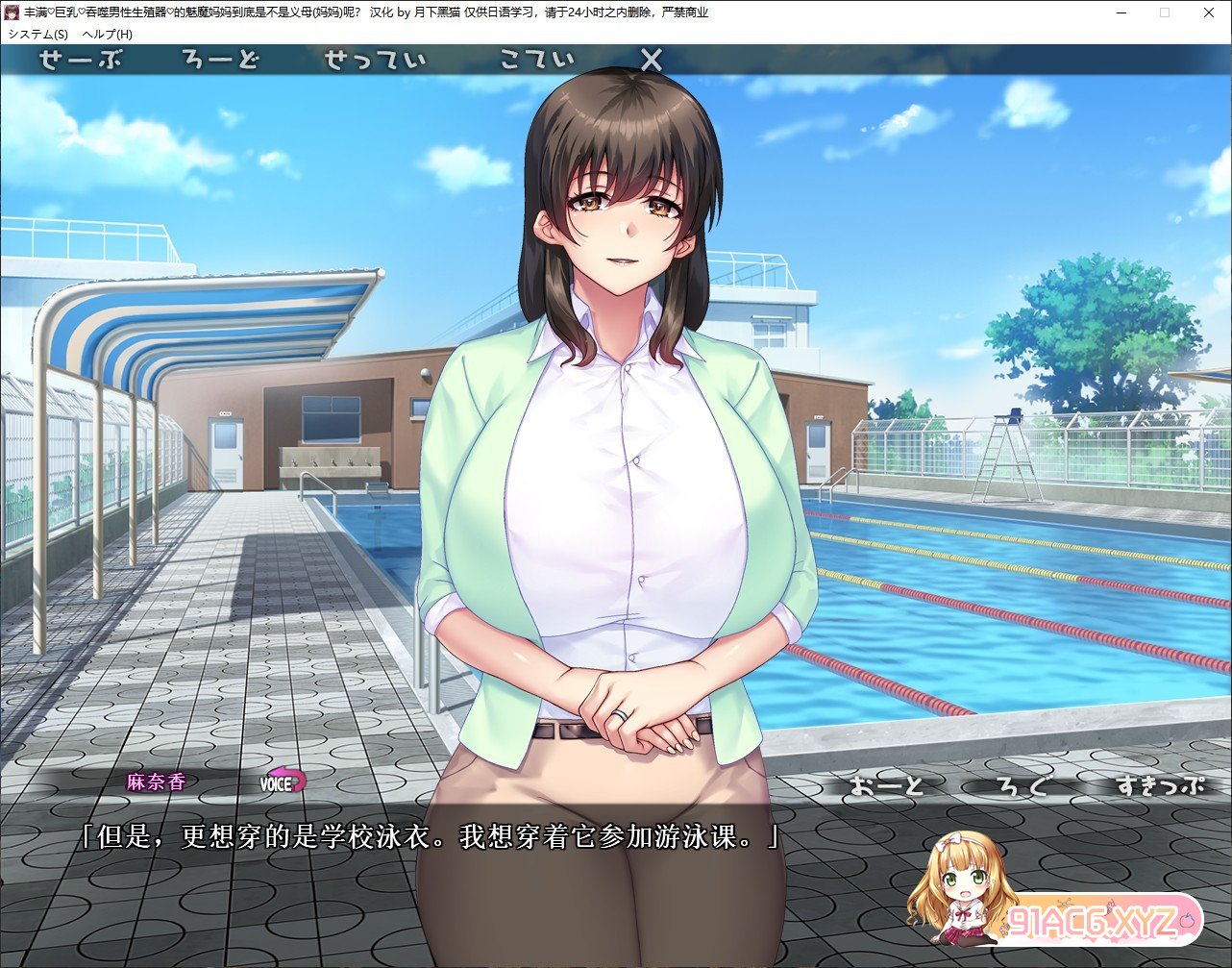
Task: Activate すきっぷ (Skip) mode
Action: pyautogui.click(x=1160, y=785)
